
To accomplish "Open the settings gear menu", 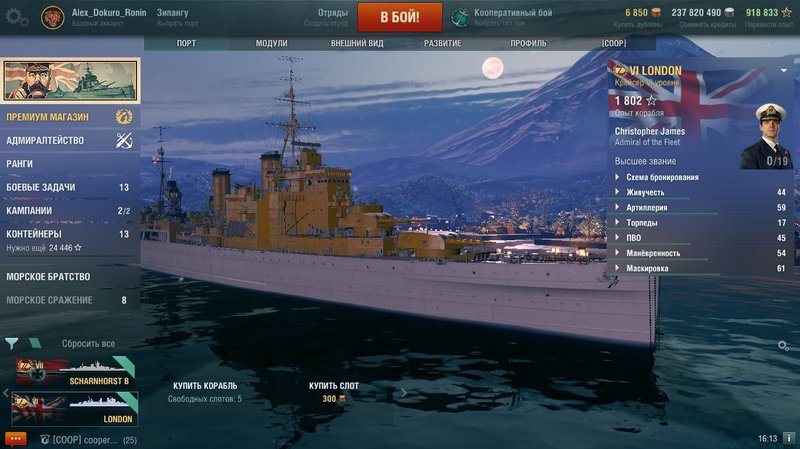I will coord(18,17).
